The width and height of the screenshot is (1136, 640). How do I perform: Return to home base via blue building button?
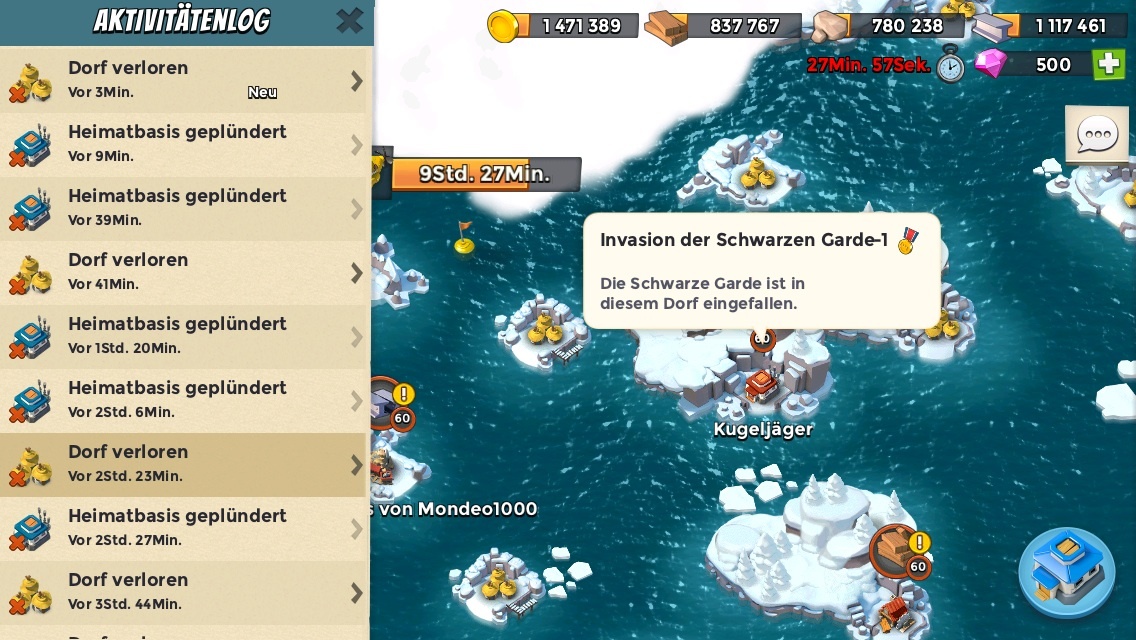click(1067, 571)
